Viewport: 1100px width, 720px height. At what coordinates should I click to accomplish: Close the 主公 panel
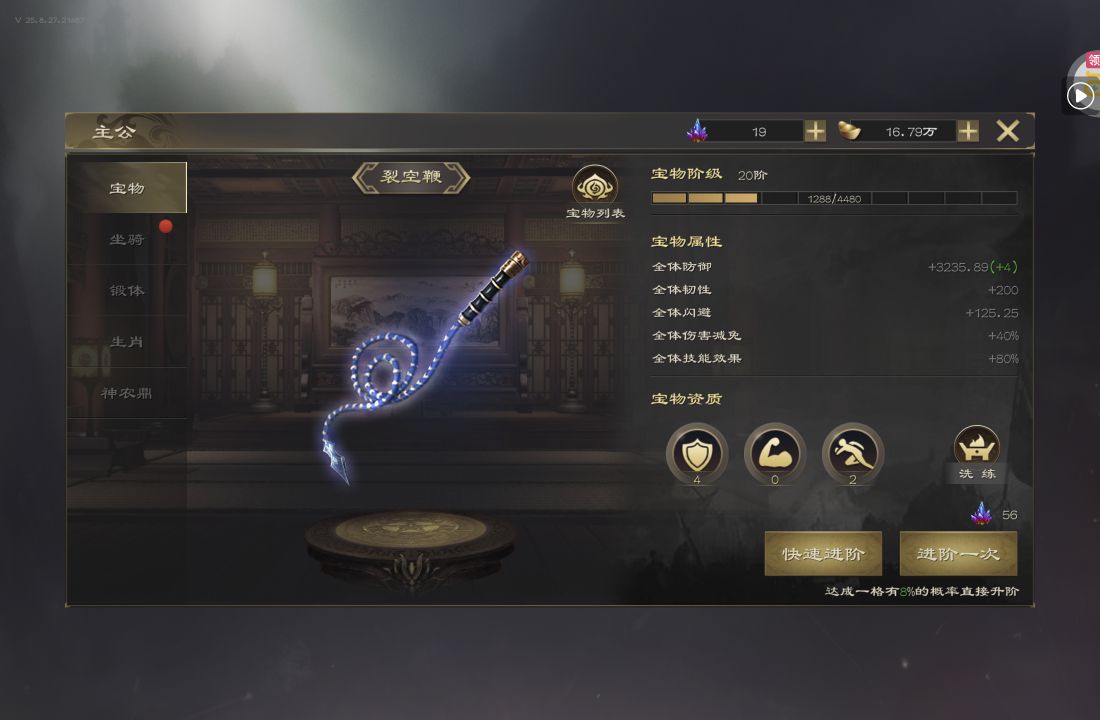pos(1007,131)
